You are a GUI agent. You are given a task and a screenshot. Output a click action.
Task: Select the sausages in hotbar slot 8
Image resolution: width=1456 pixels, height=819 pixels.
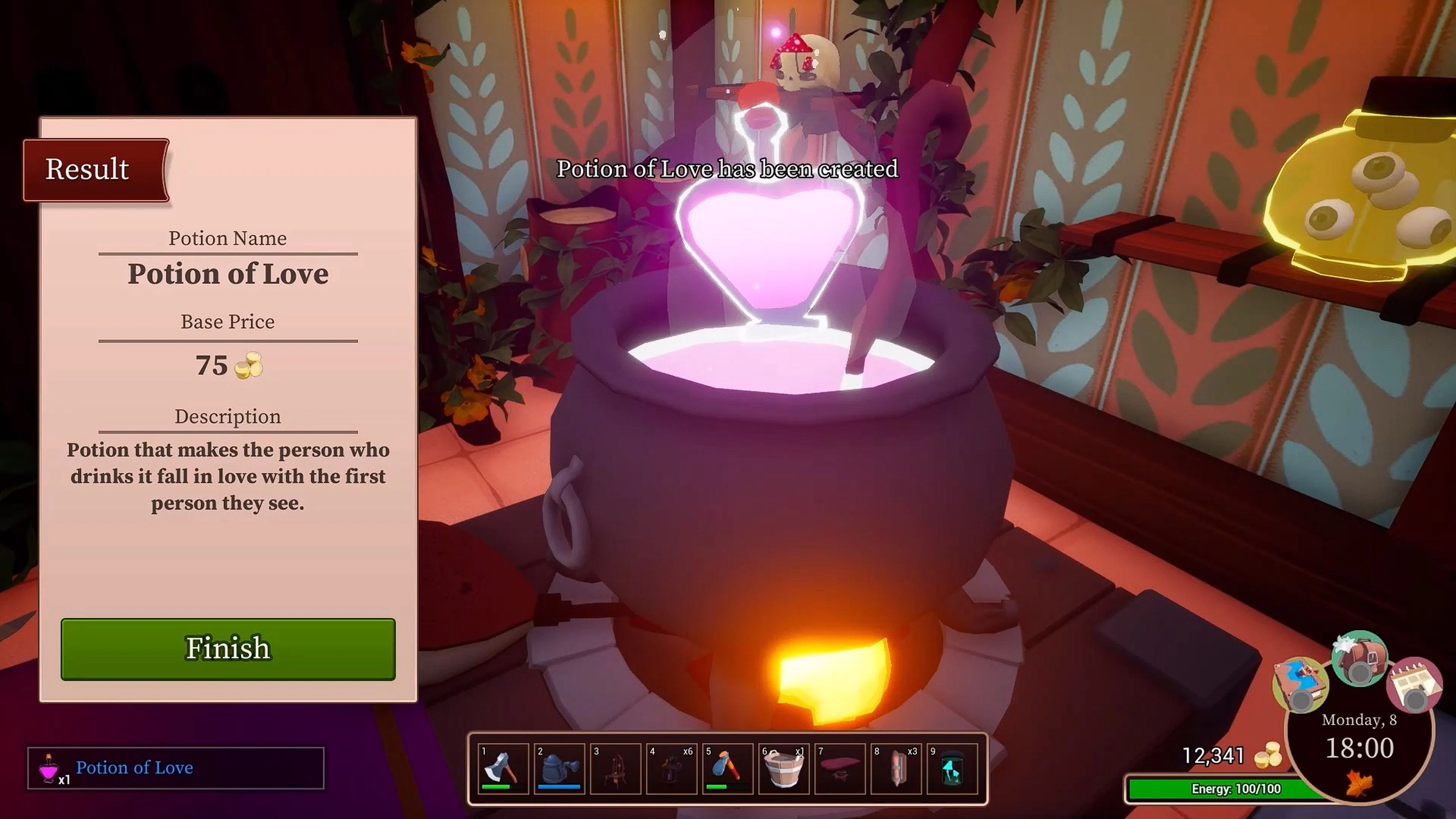783,769
